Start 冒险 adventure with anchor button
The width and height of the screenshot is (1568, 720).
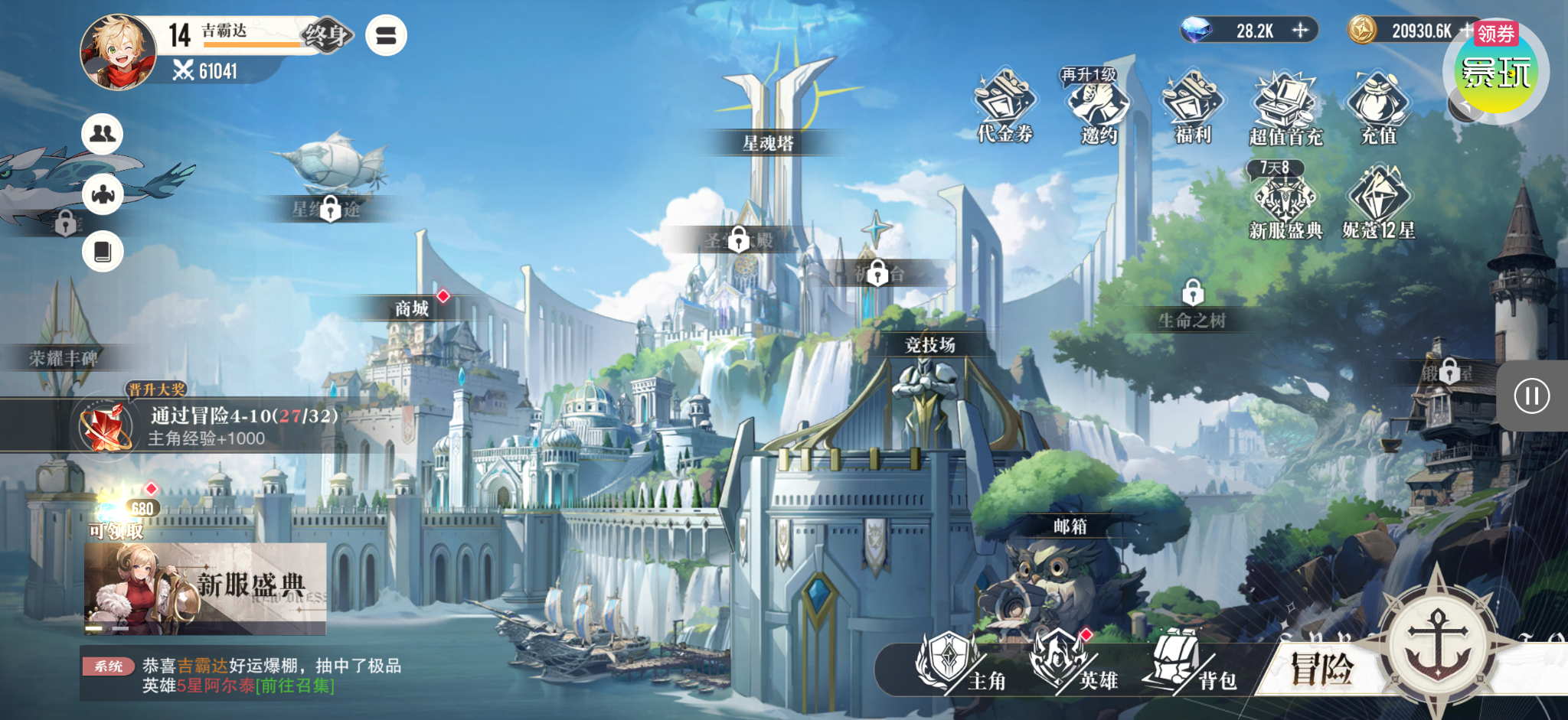point(1438,634)
